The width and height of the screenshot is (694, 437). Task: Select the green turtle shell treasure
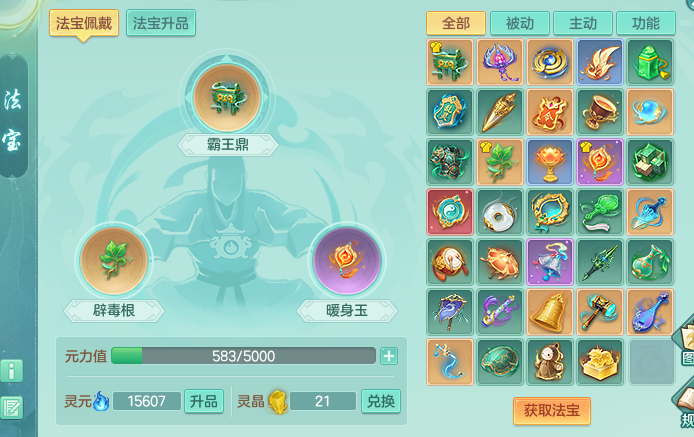tap(500, 362)
